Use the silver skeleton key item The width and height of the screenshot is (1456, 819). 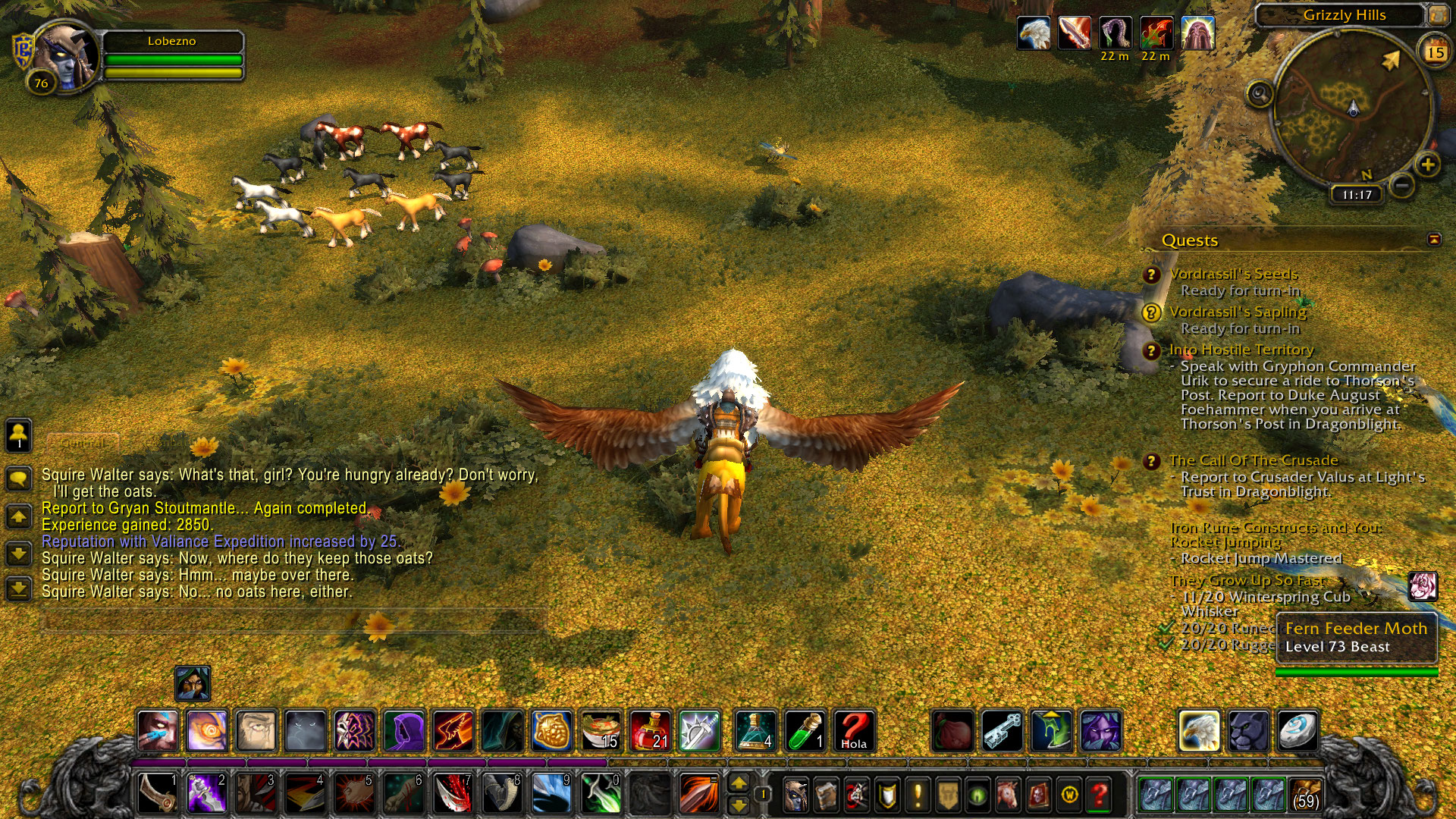(1003, 731)
